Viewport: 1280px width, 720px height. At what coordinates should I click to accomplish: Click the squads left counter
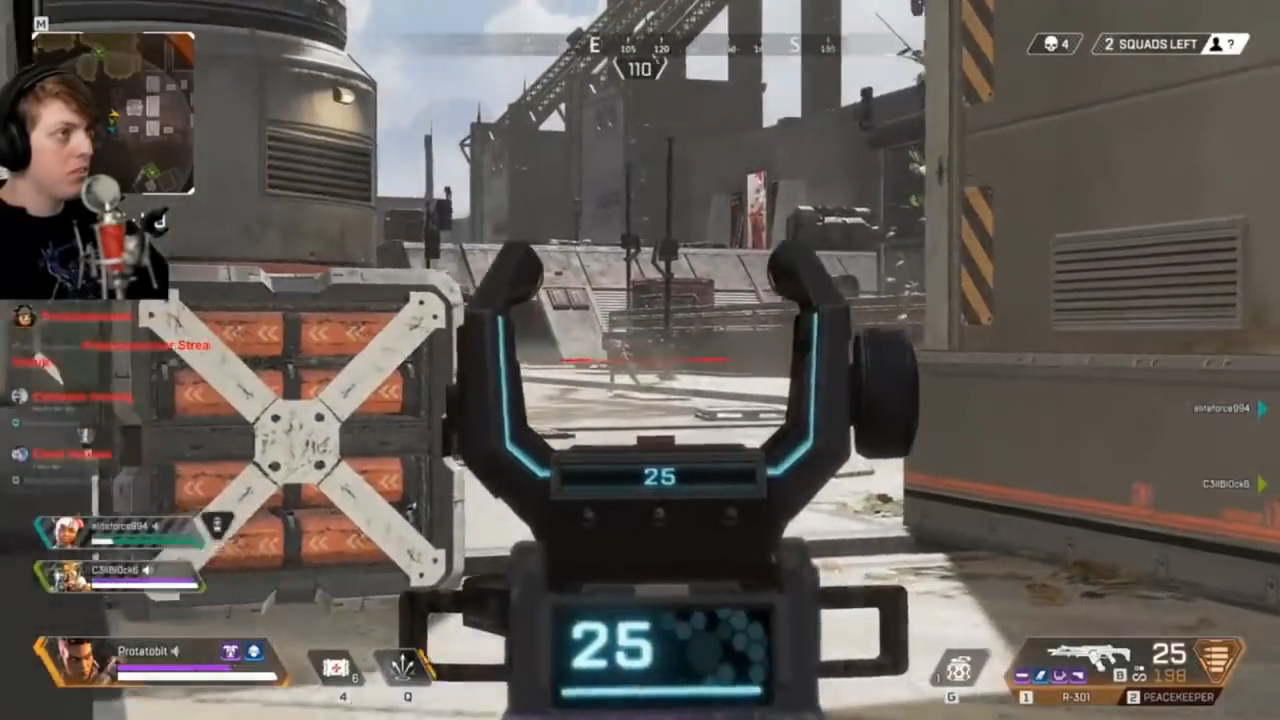pyautogui.click(x=1169, y=44)
